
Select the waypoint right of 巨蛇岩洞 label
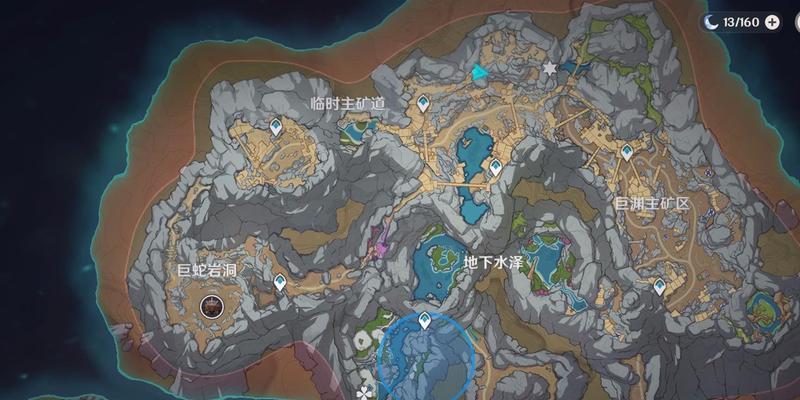tap(280, 282)
